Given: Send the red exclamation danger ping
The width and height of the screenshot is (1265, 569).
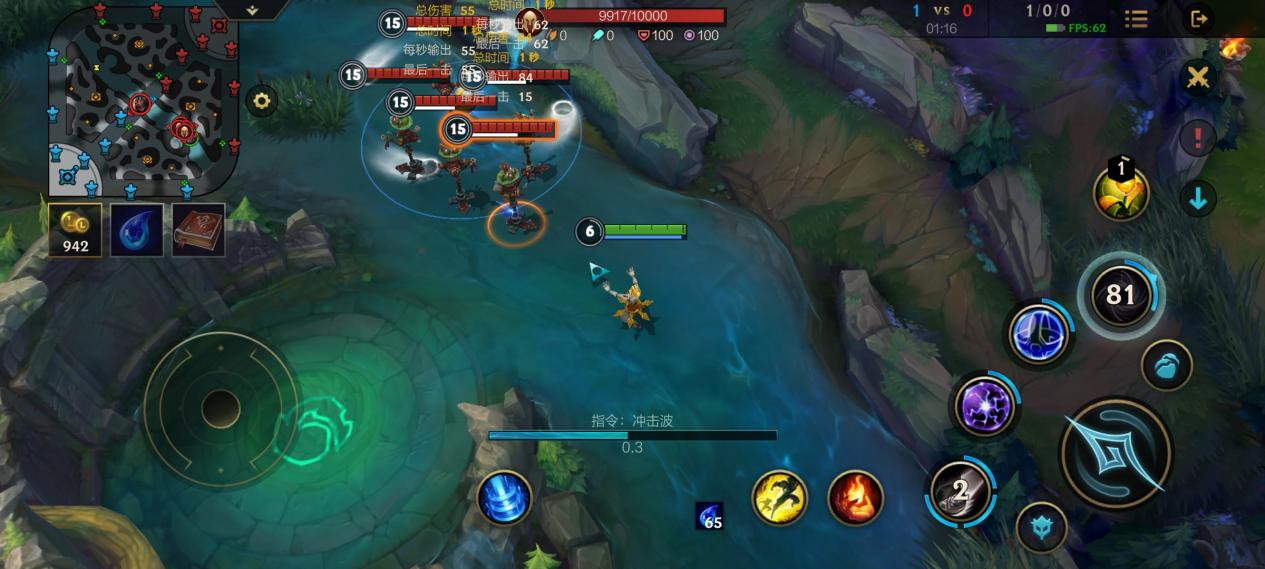Looking at the screenshot, I should [x=1197, y=138].
